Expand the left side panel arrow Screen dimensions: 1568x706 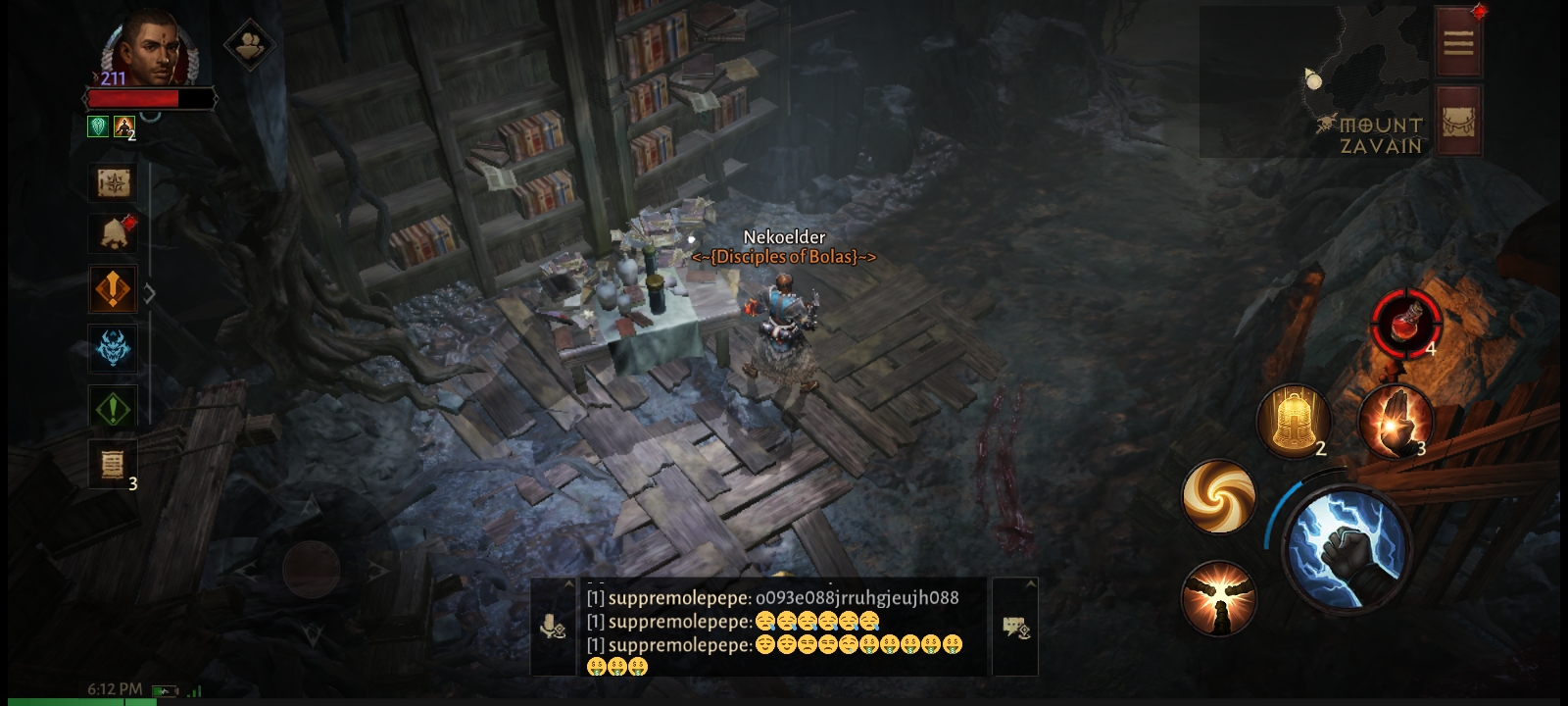point(150,293)
